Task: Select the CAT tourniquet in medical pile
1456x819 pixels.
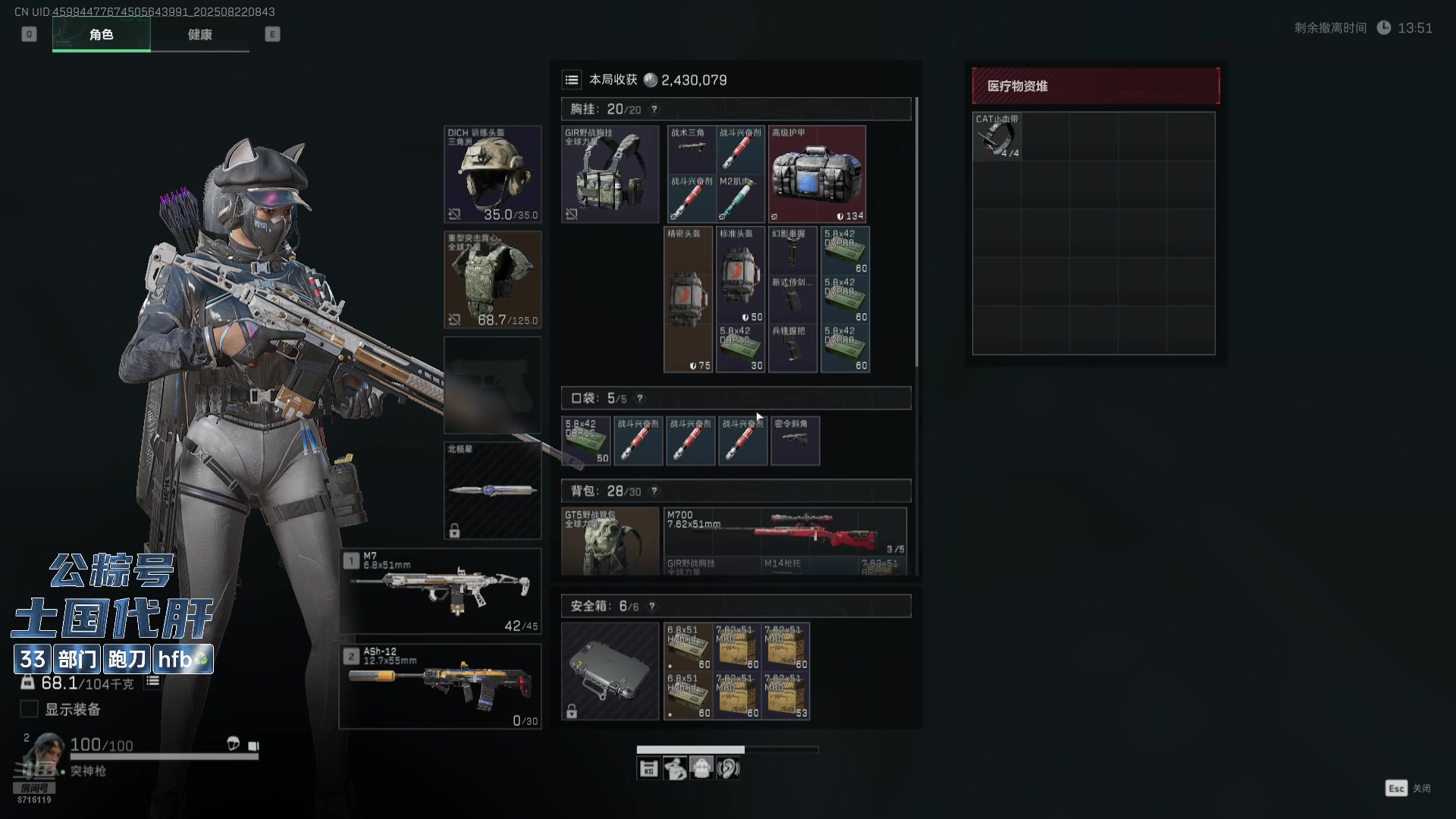Action: coord(996,136)
